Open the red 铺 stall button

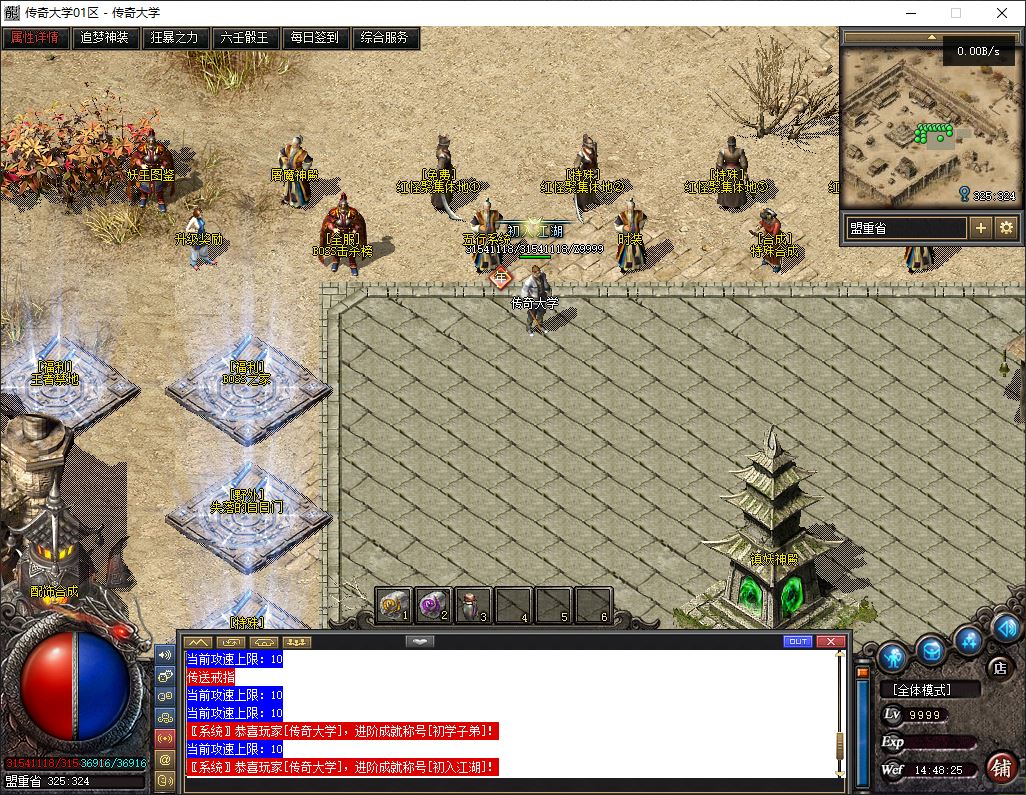(999, 767)
